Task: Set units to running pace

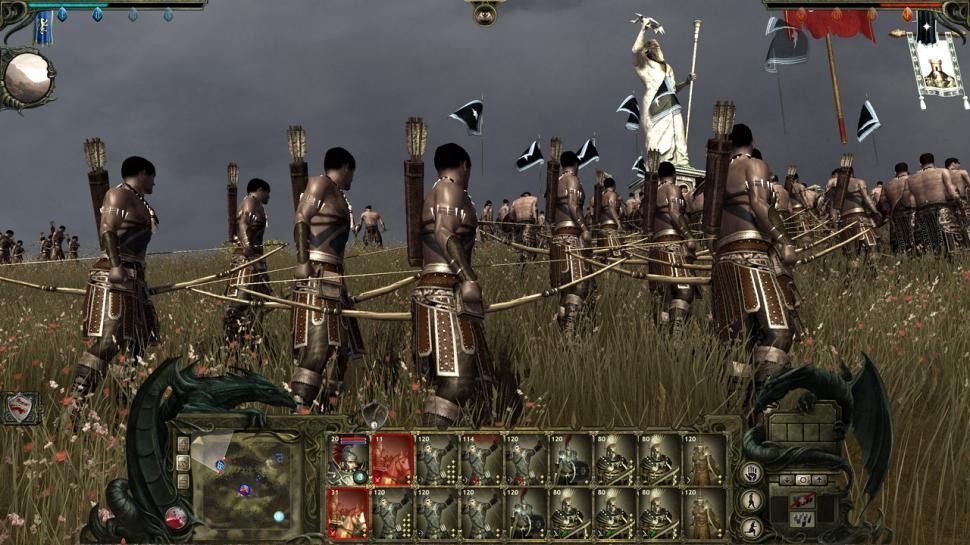Action: click(753, 526)
